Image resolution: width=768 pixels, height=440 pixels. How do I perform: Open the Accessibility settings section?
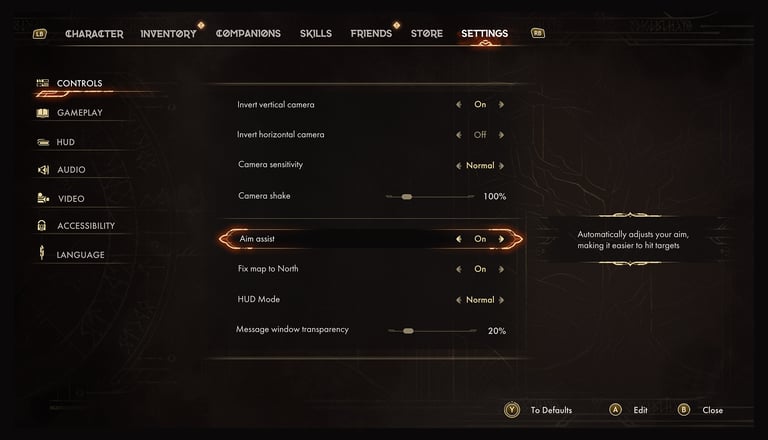86,226
